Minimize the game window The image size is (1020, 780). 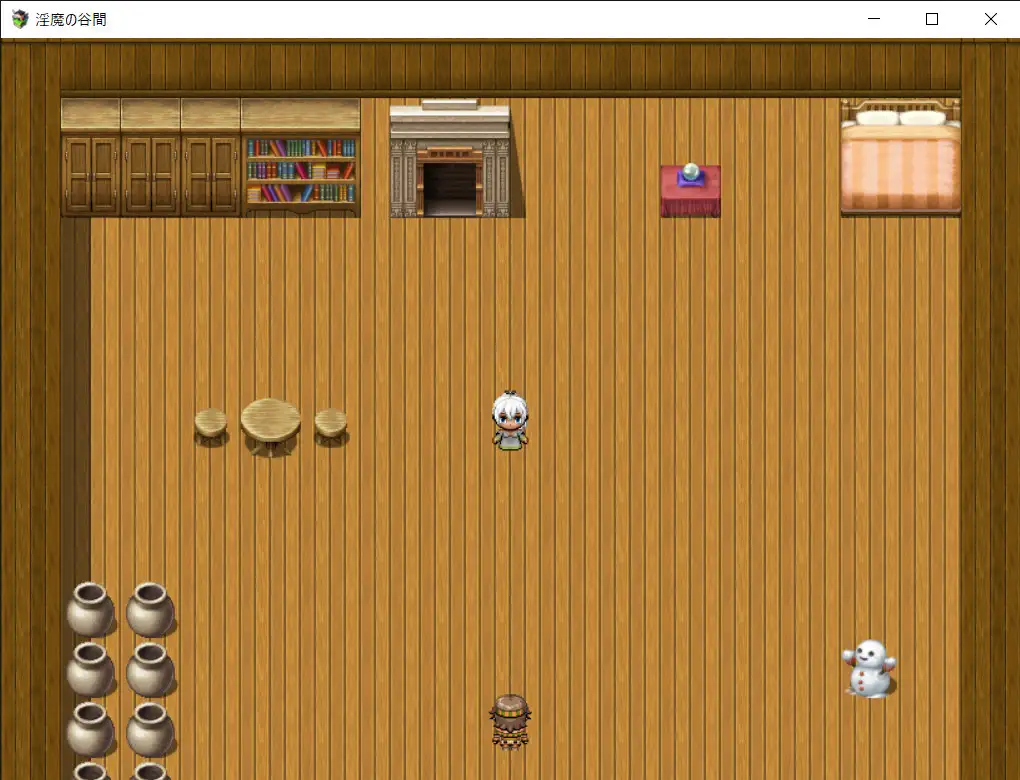point(874,19)
